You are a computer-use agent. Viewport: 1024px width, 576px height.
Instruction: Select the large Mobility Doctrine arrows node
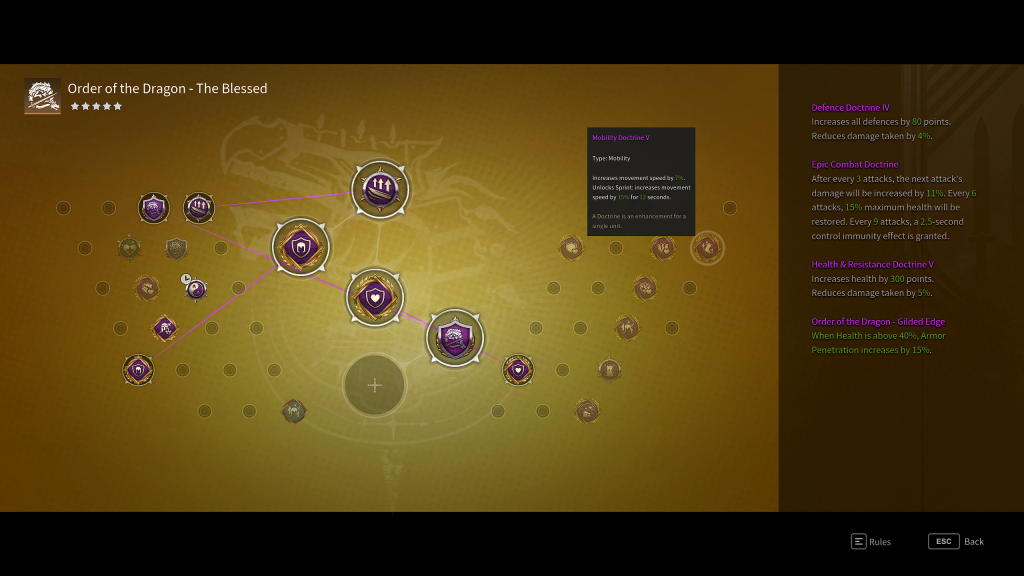pos(380,187)
